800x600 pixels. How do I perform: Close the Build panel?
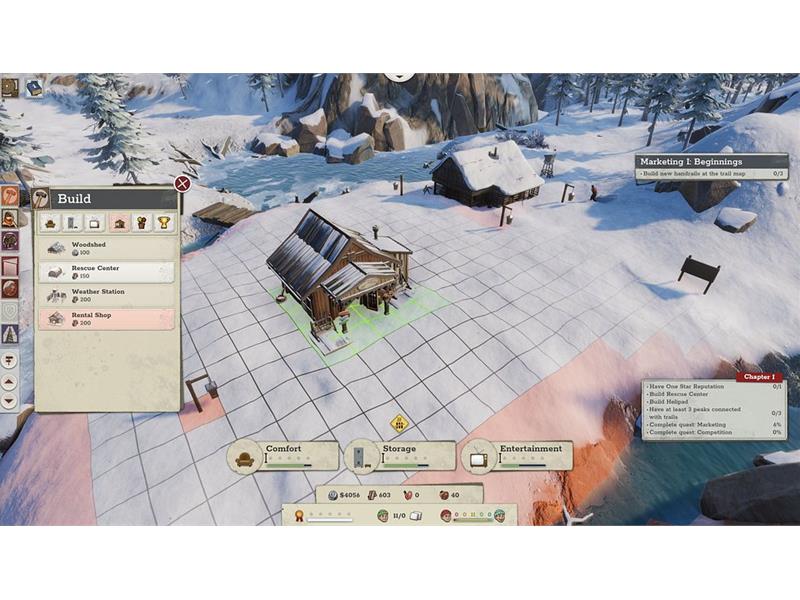182,183
